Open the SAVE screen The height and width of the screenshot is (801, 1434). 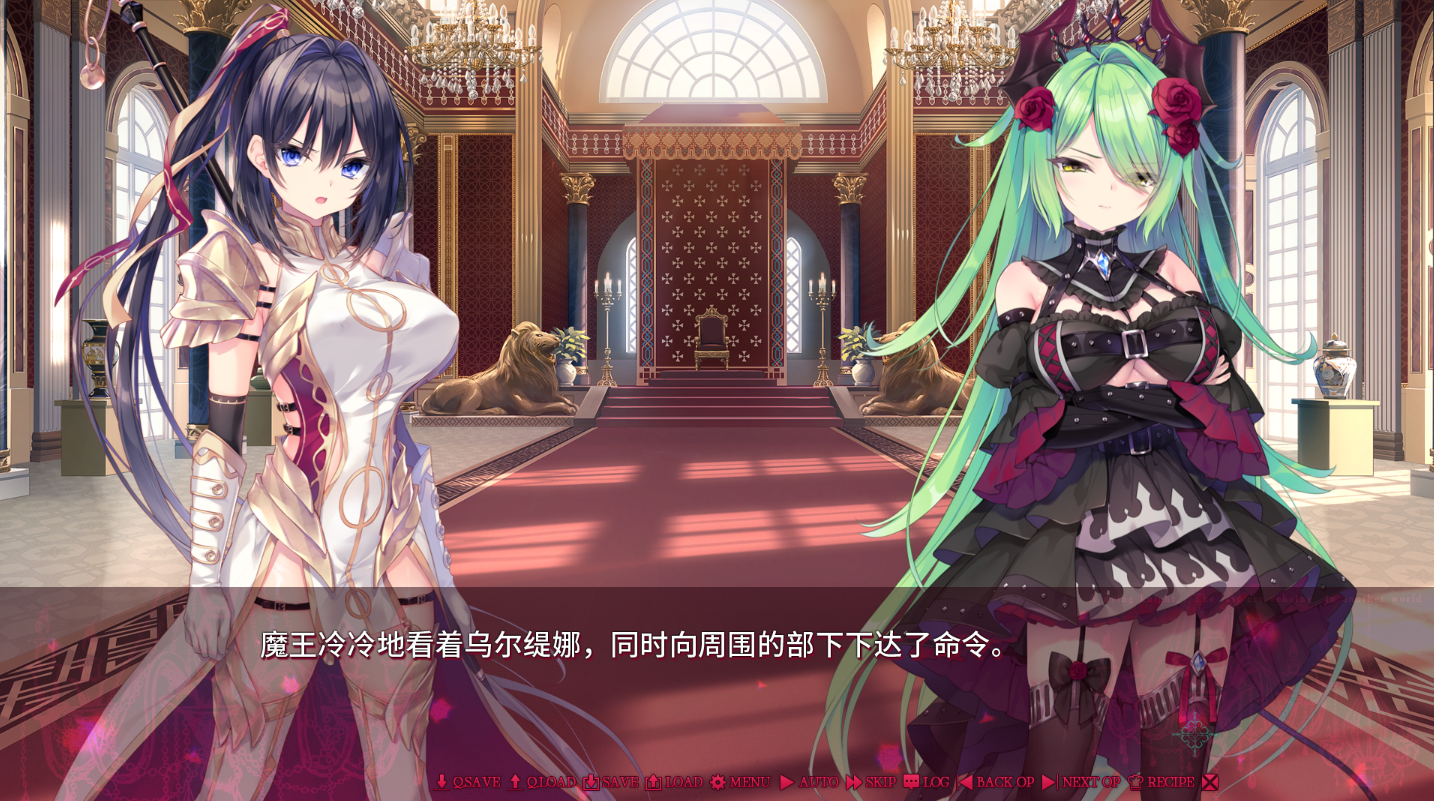pyautogui.click(x=611, y=782)
